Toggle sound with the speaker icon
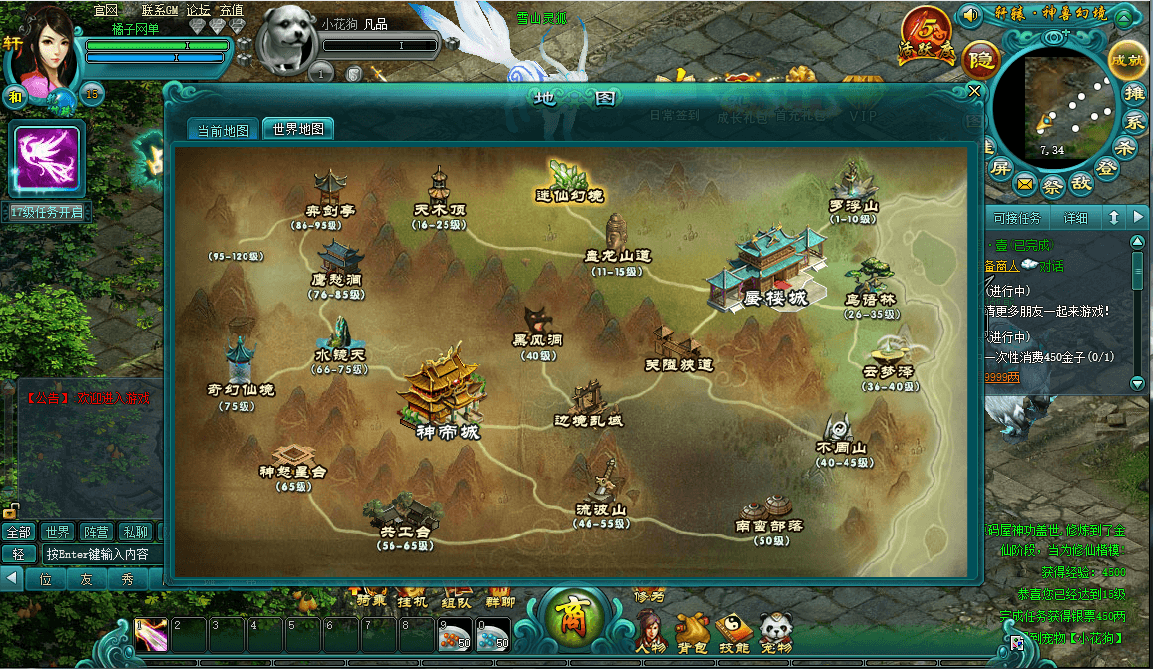The width and height of the screenshot is (1153, 669). 968,15
